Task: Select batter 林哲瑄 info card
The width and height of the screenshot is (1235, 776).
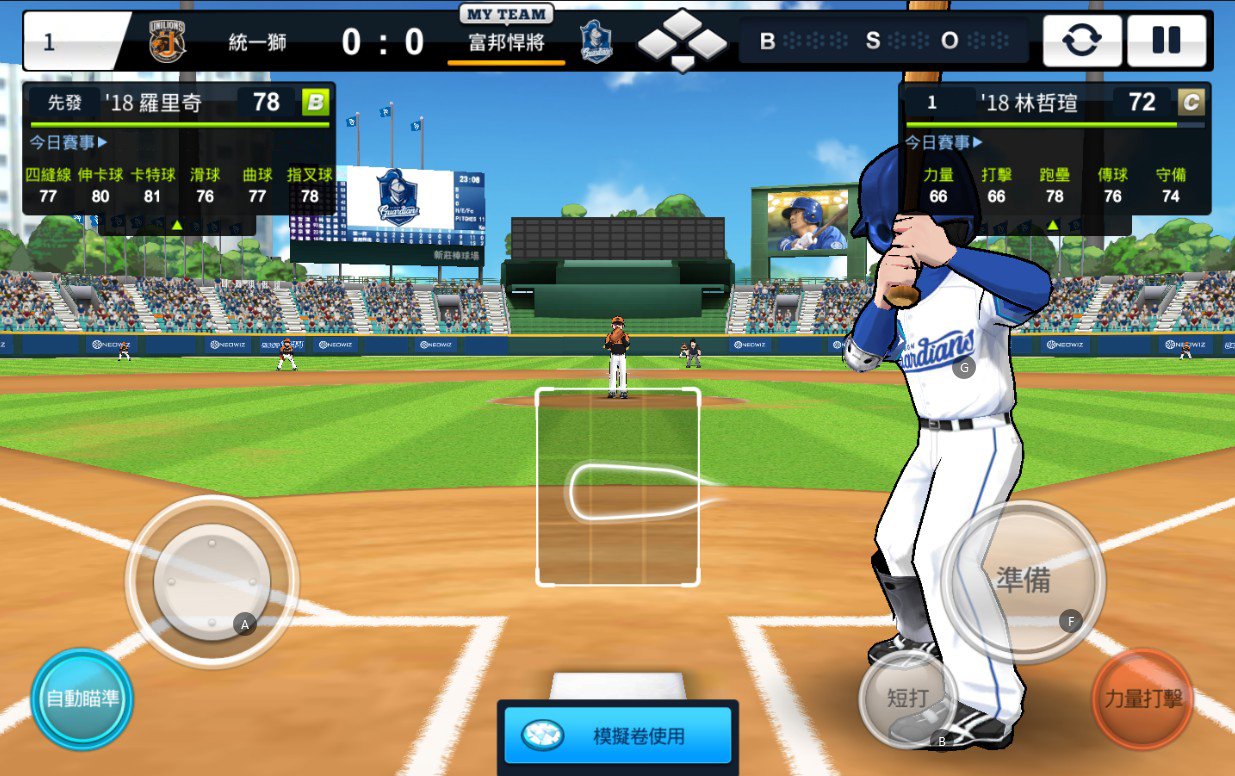Action: point(1054,102)
